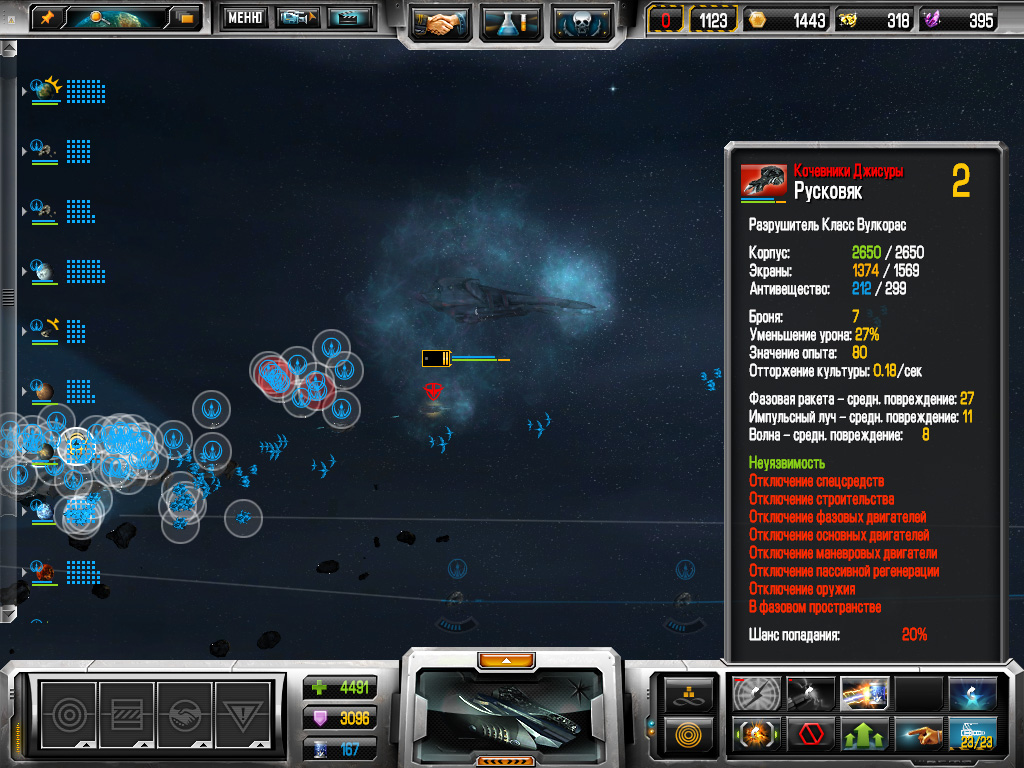Click the pin button in top-left panel

(47, 17)
